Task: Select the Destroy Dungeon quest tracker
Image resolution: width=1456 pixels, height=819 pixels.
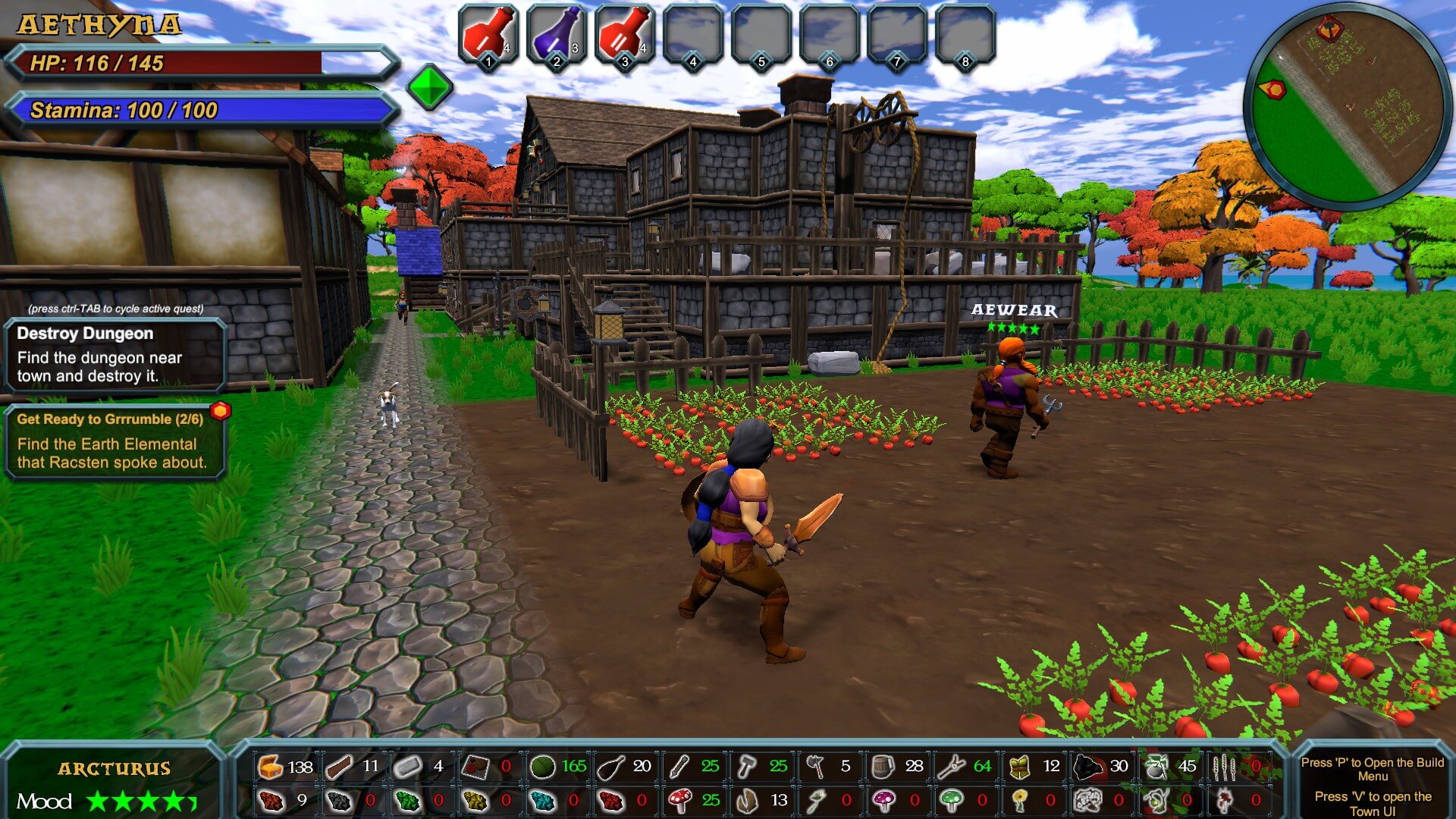Action: [x=115, y=354]
